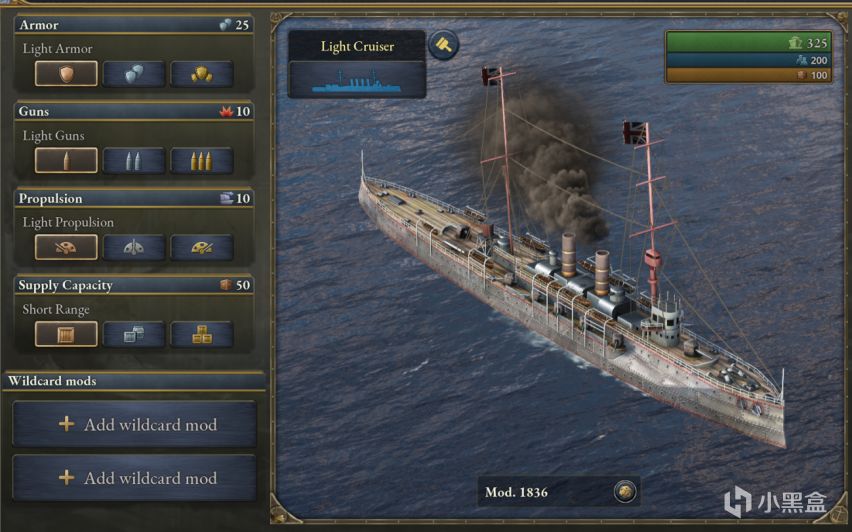Viewport: 852px width, 532px height.
Task: Pick the three gold shields armor option
Action: pyautogui.click(x=201, y=74)
